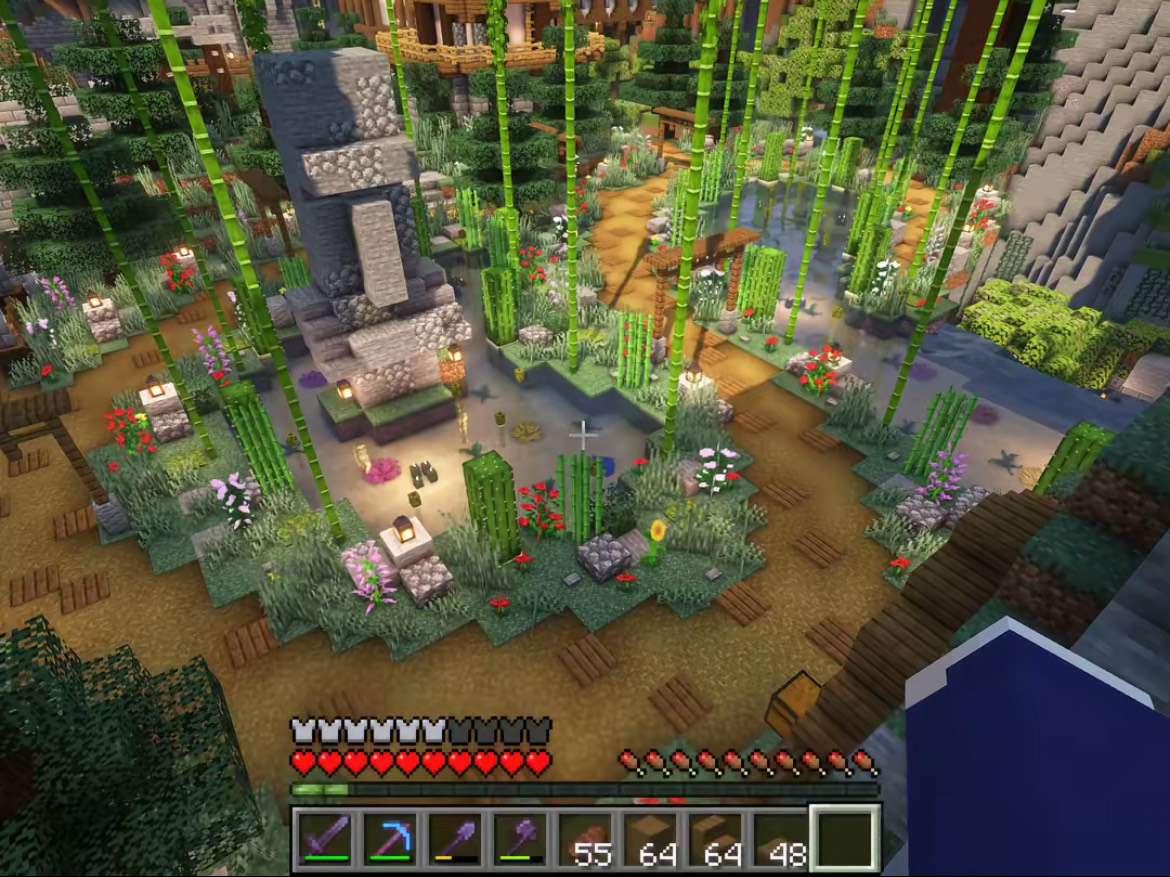
Task: Pick the stack of 55 items
Action: [x=585, y=837]
